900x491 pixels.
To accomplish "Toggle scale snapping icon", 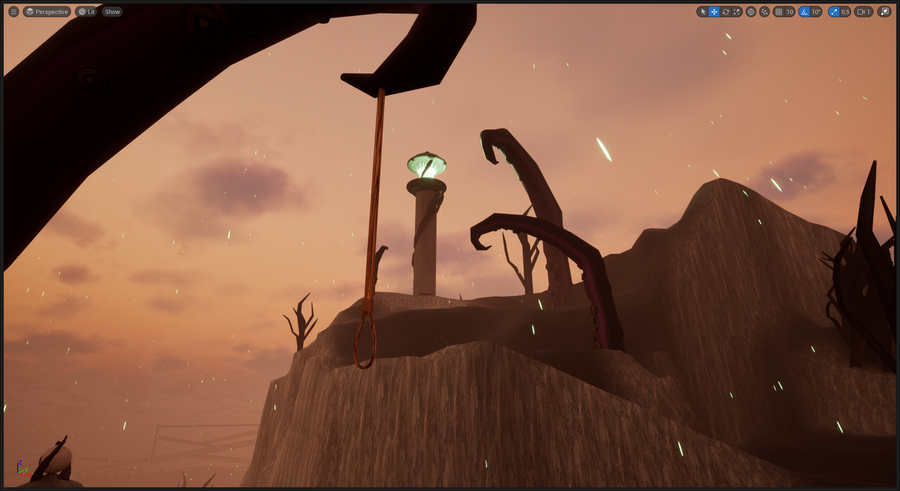I will click(x=833, y=12).
